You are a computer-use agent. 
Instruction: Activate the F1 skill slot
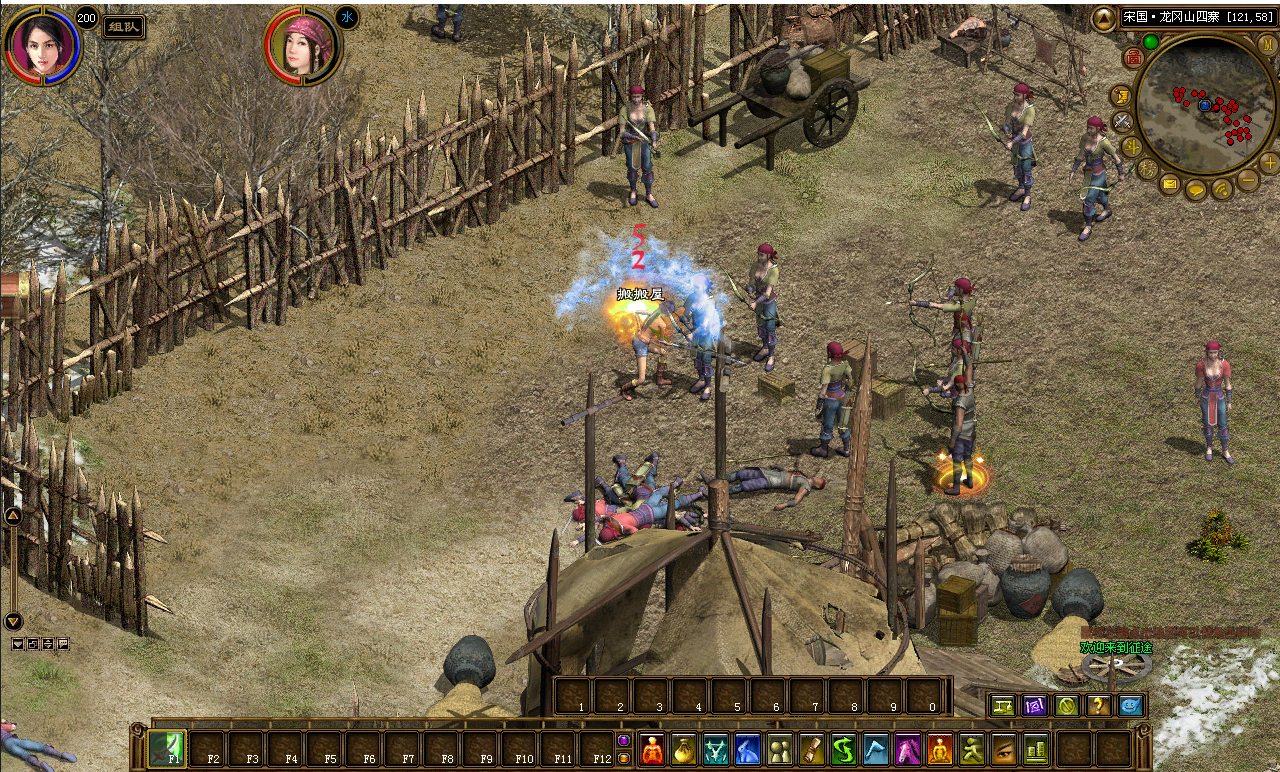[x=166, y=748]
